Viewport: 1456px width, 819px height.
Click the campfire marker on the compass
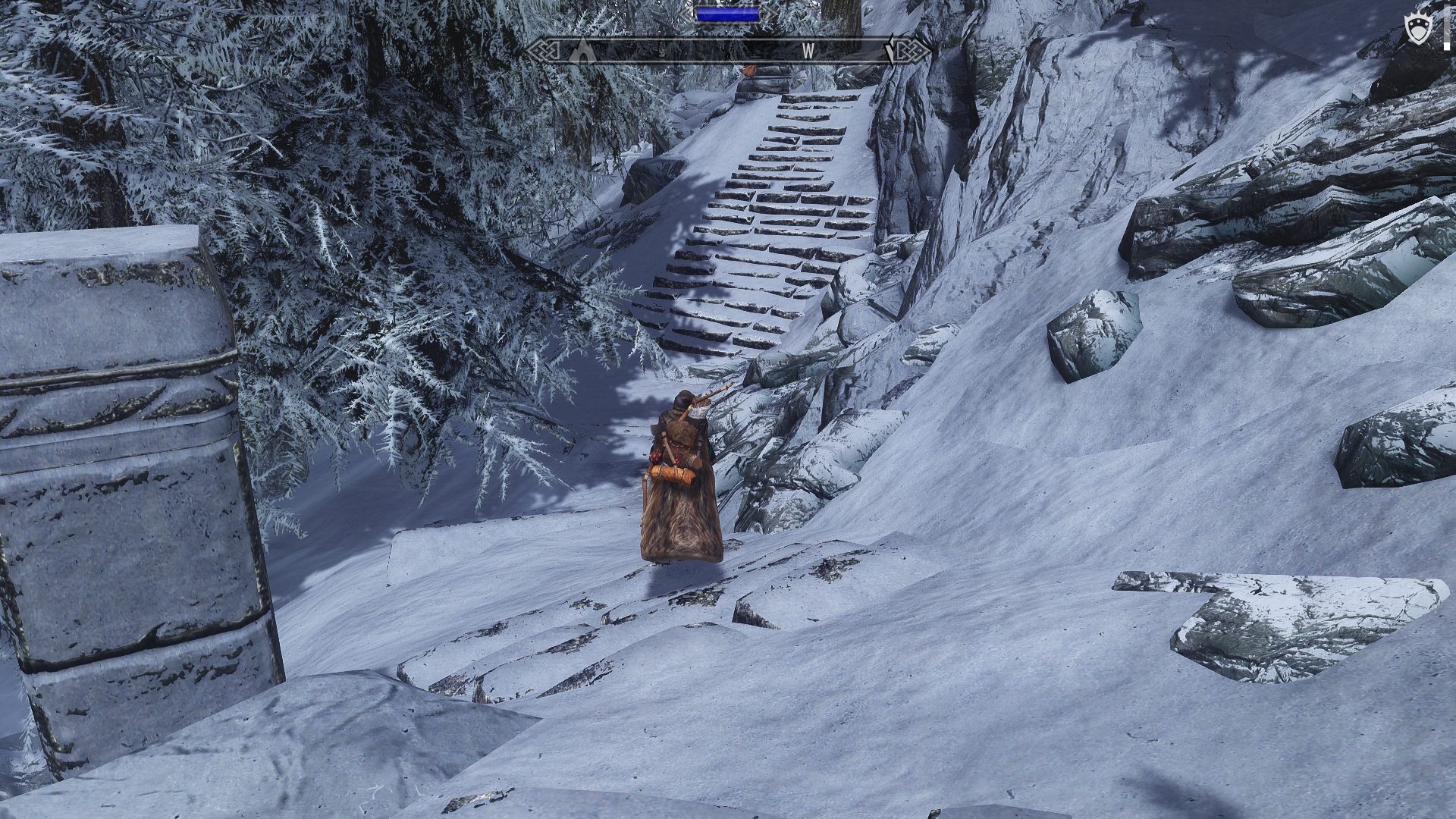coord(582,52)
